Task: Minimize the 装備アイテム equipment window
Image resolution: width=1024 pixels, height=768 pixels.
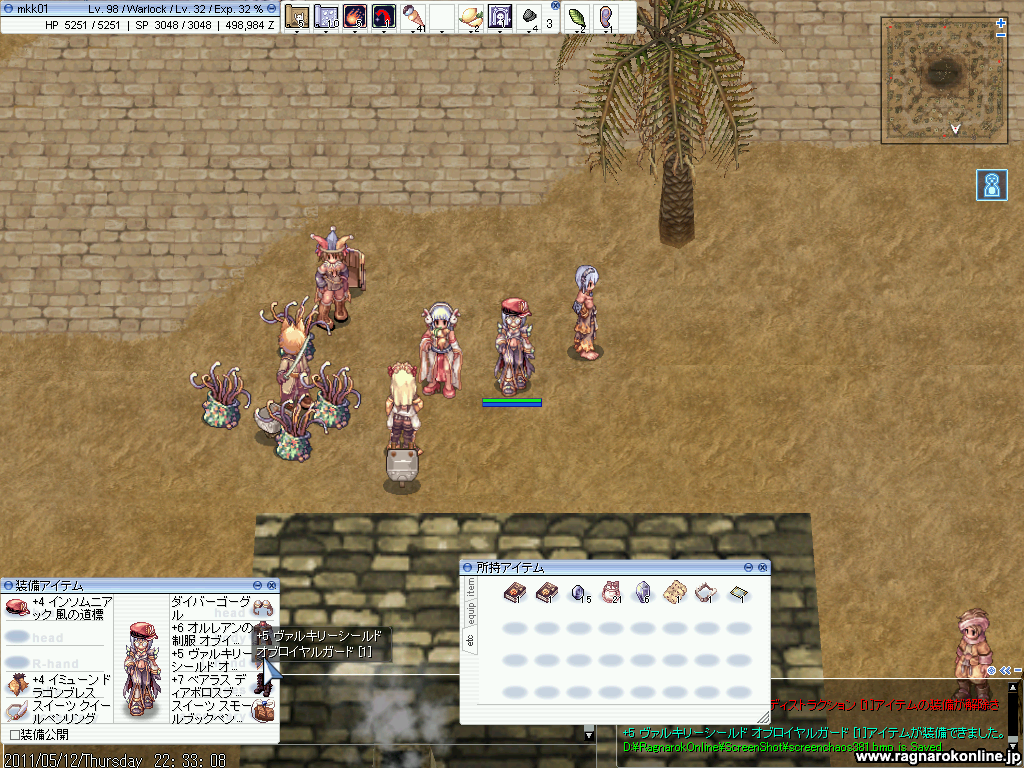Action: tap(258, 585)
